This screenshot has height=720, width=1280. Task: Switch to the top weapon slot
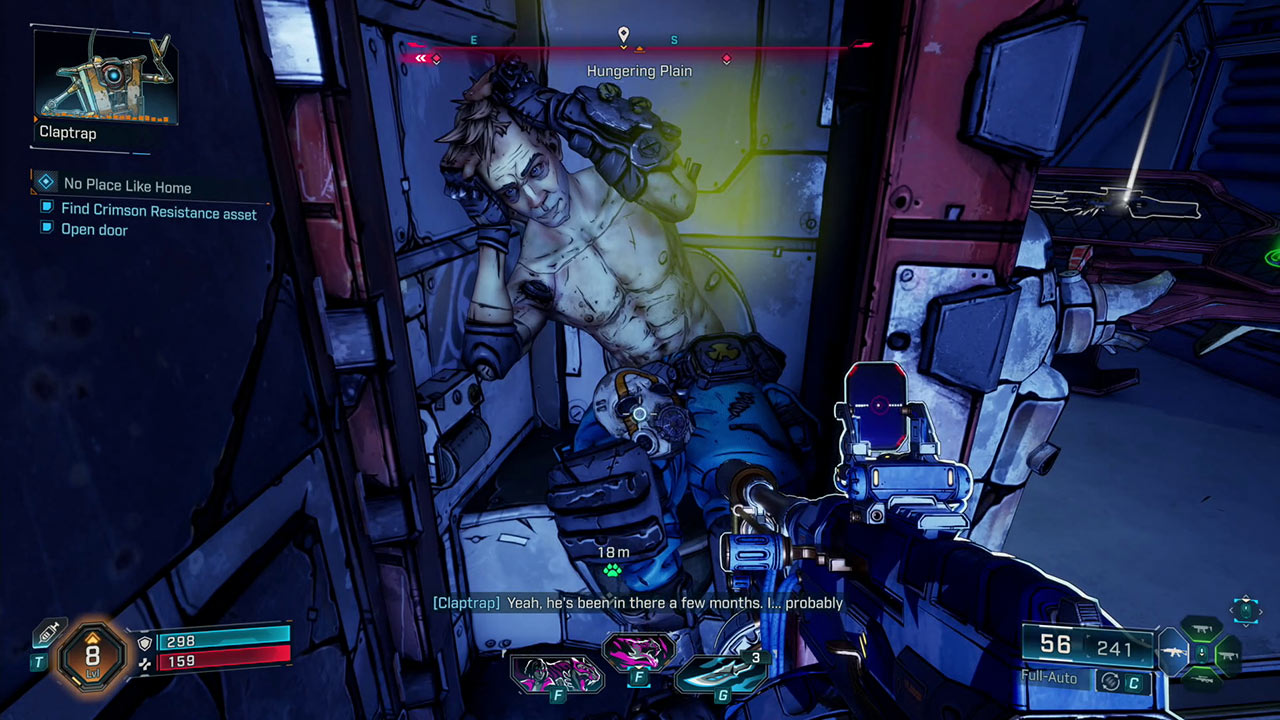click(1204, 629)
